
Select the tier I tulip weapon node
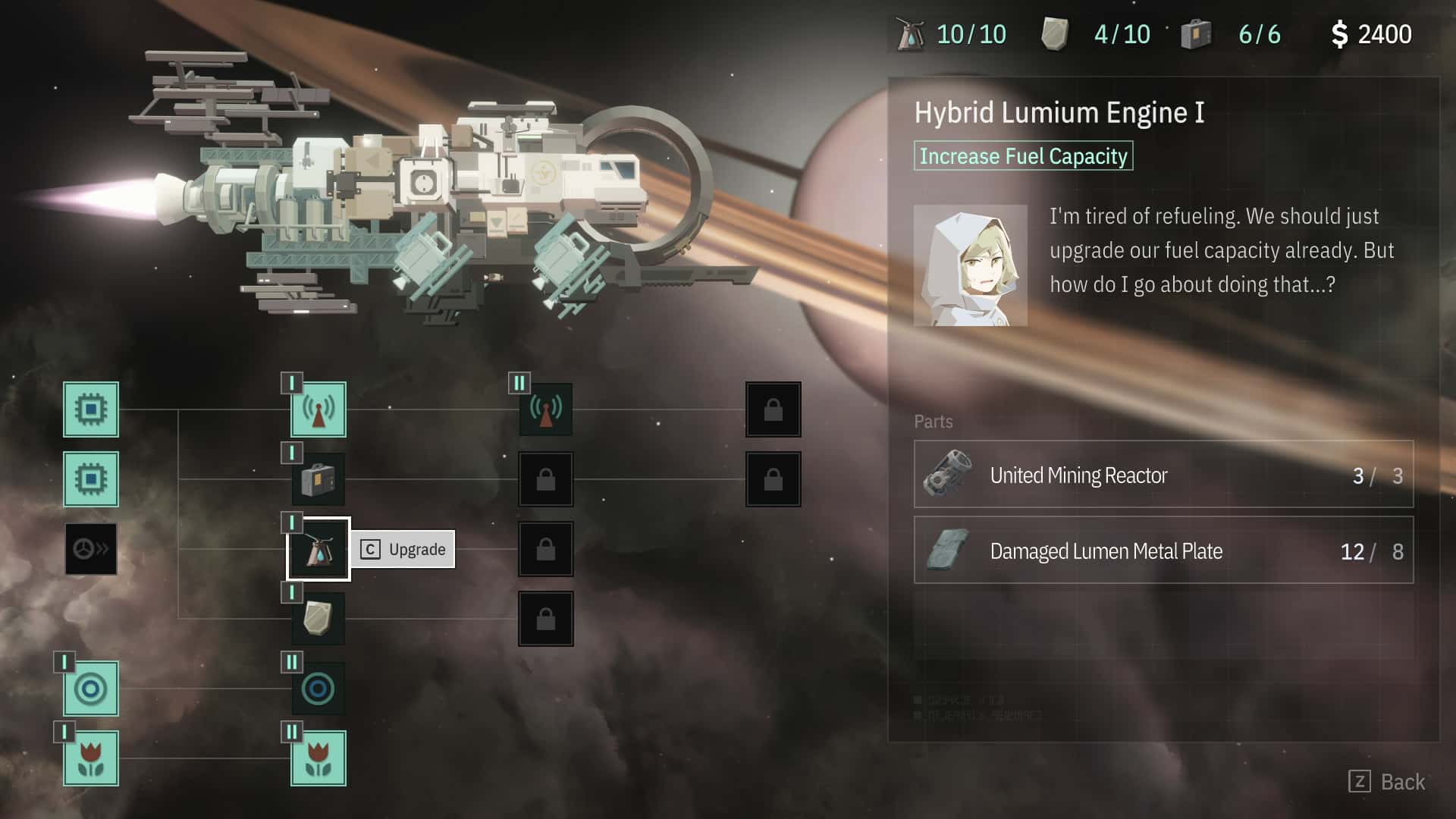click(x=91, y=758)
